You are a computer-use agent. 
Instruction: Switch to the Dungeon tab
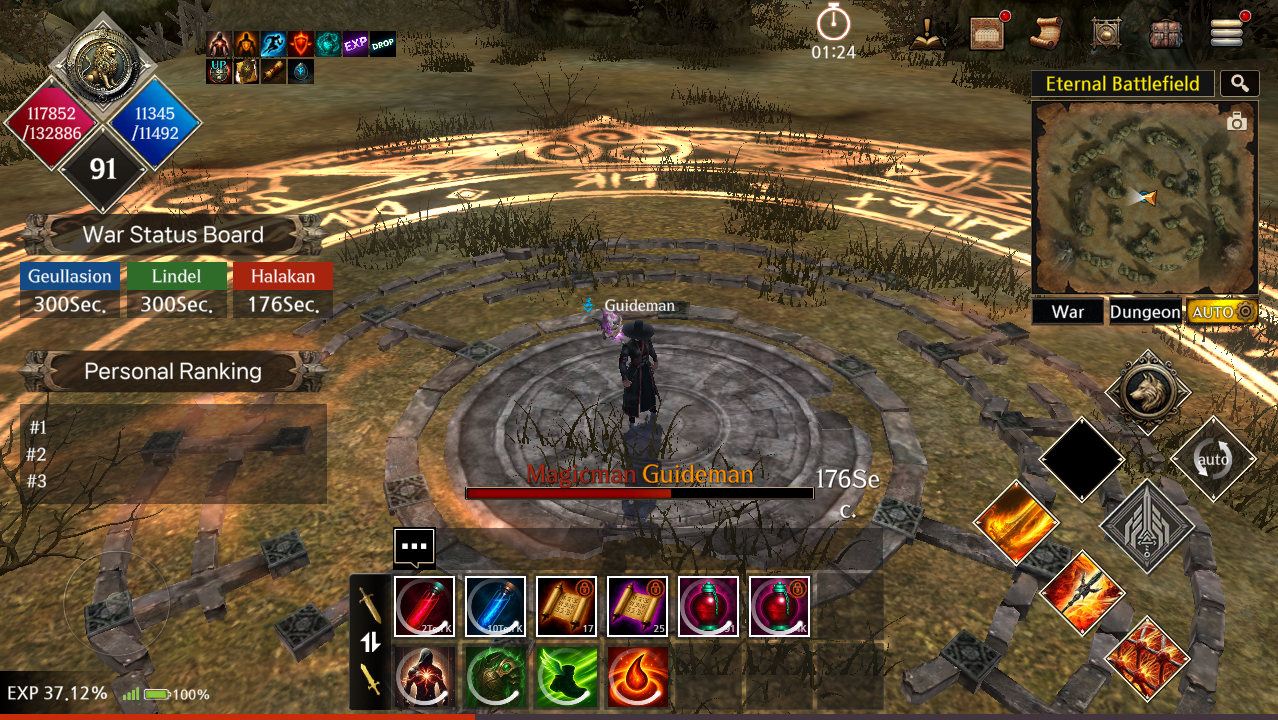click(x=1145, y=312)
